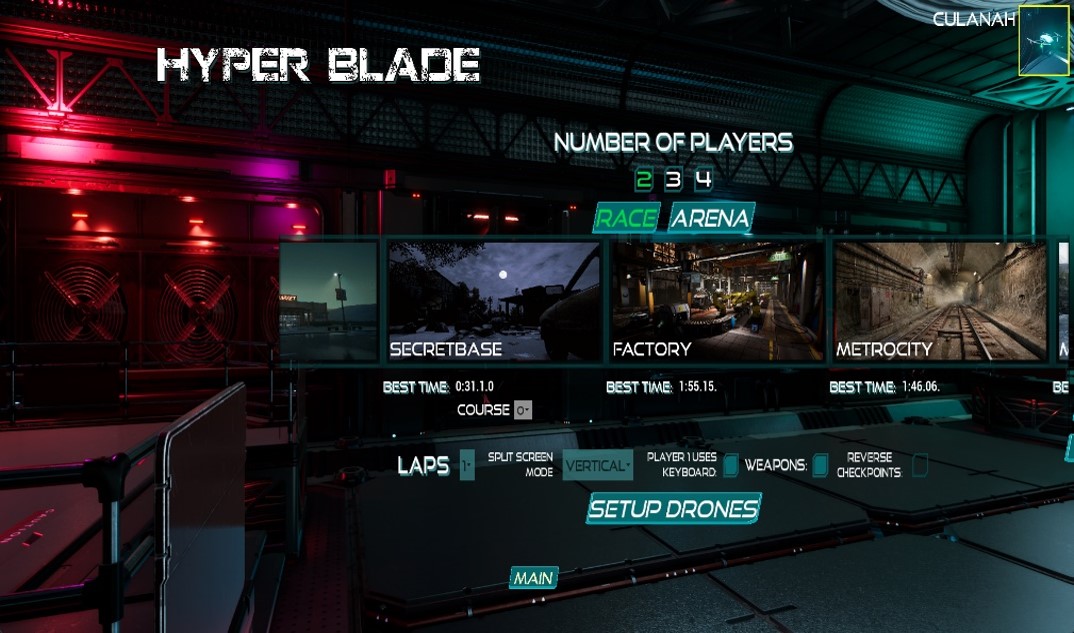Choose the Factory track

tap(717, 300)
